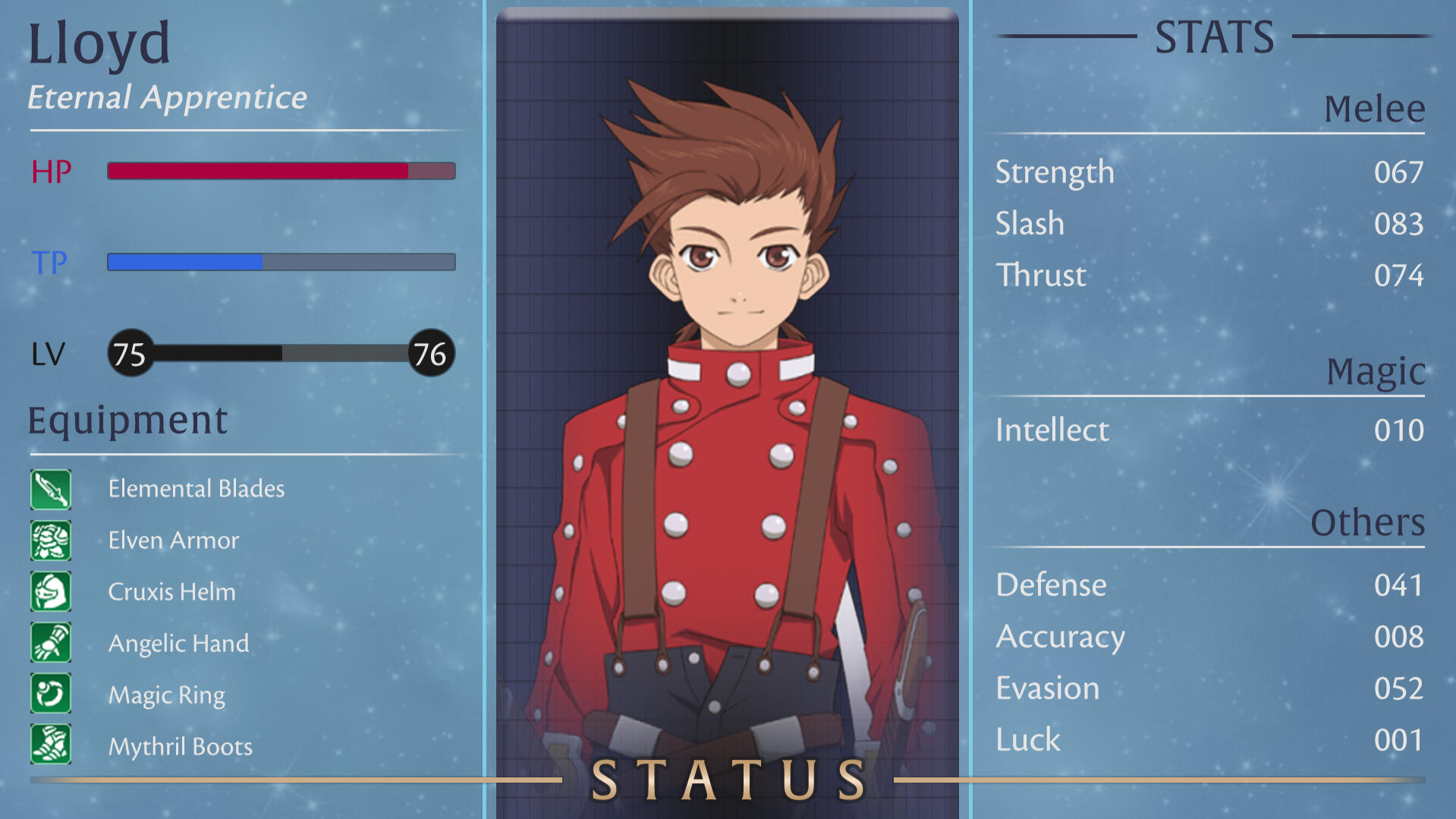Viewport: 1456px width, 819px height.
Task: Select the Elemental Blades weapon icon
Action: click(50, 489)
